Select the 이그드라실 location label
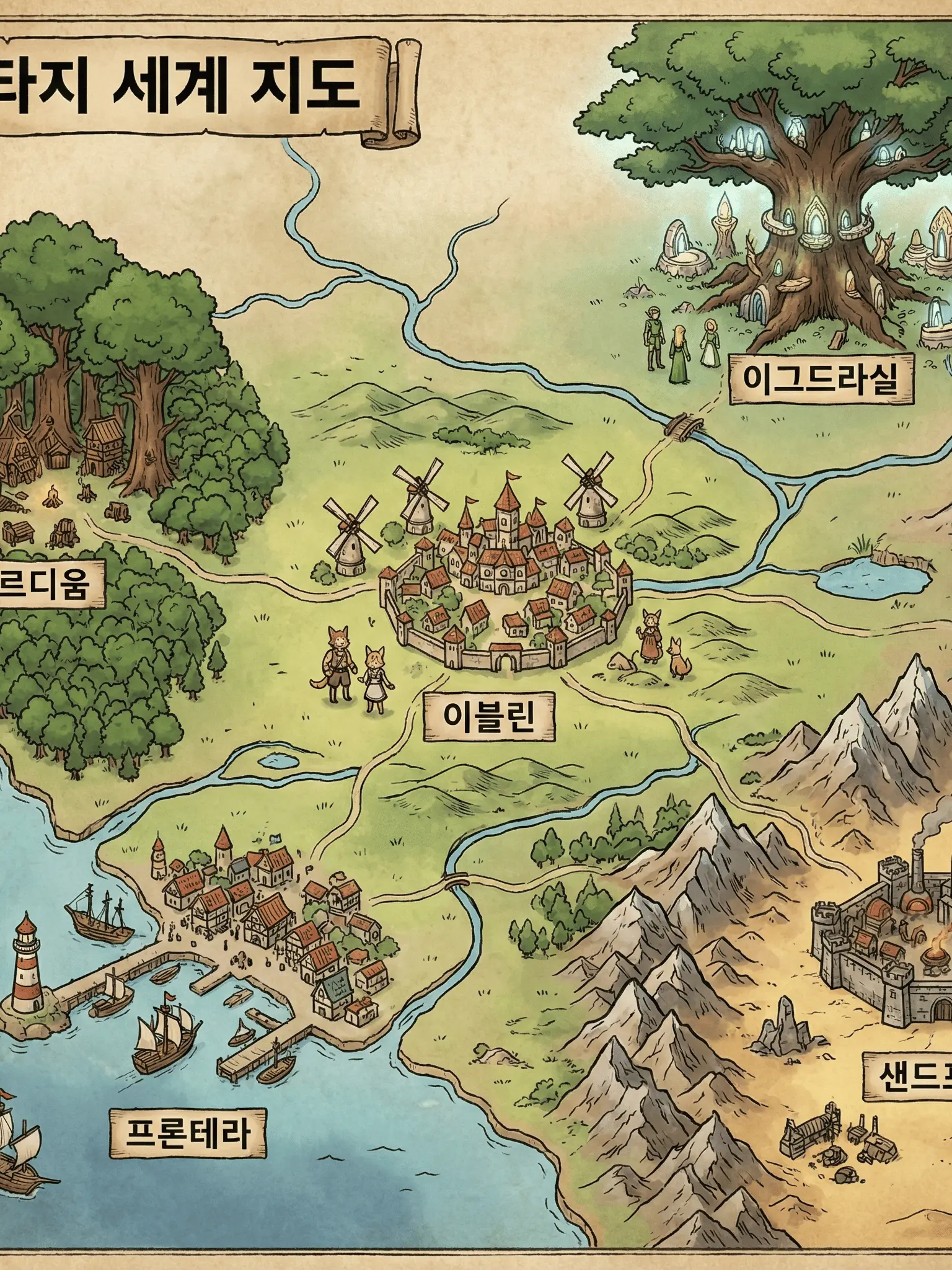952x1270 pixels. point(820,379)
